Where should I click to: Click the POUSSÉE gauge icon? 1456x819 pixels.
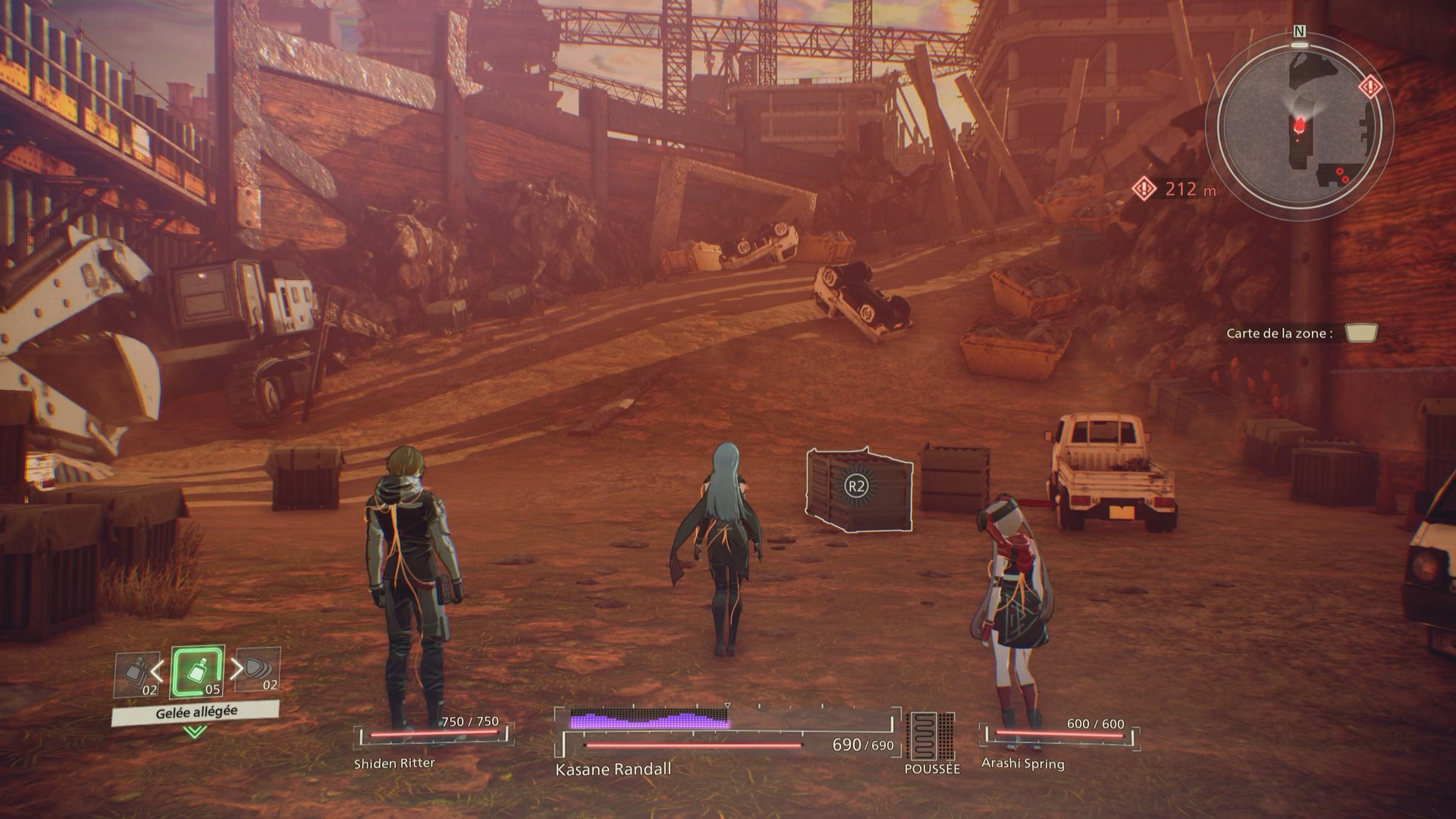[x=932, y=737]
